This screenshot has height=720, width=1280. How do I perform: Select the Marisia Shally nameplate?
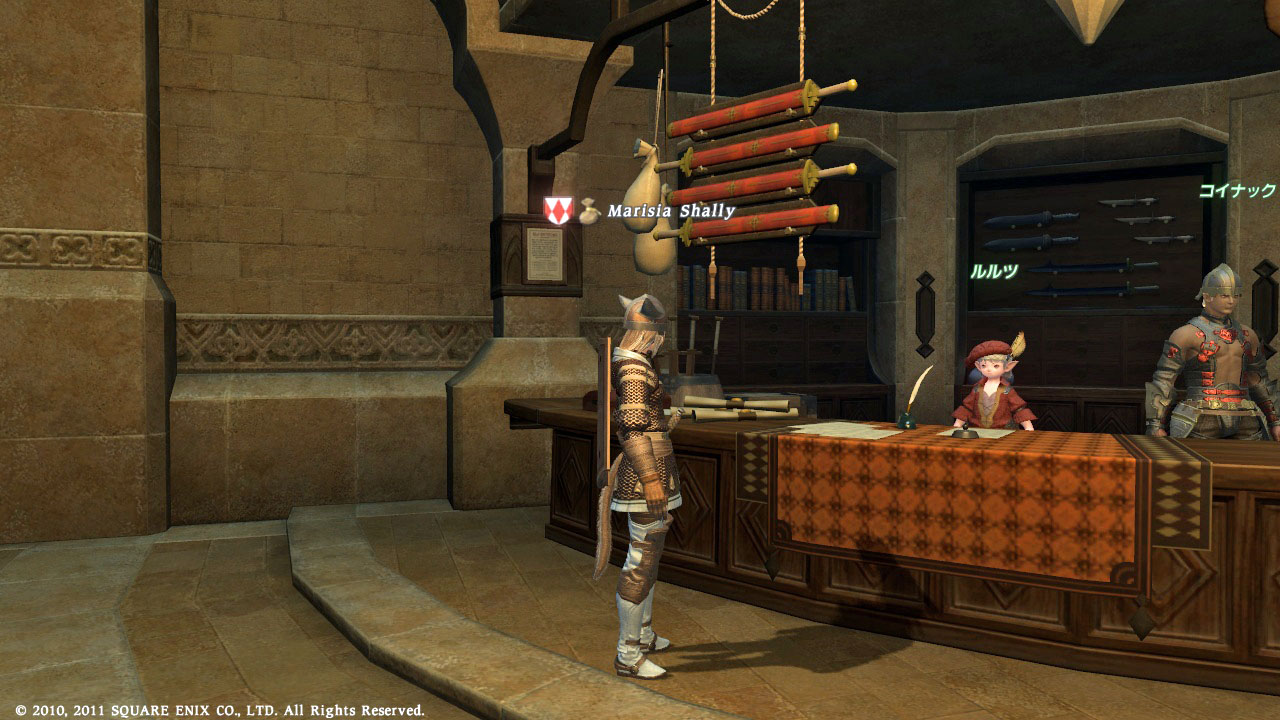pos(671,211)
